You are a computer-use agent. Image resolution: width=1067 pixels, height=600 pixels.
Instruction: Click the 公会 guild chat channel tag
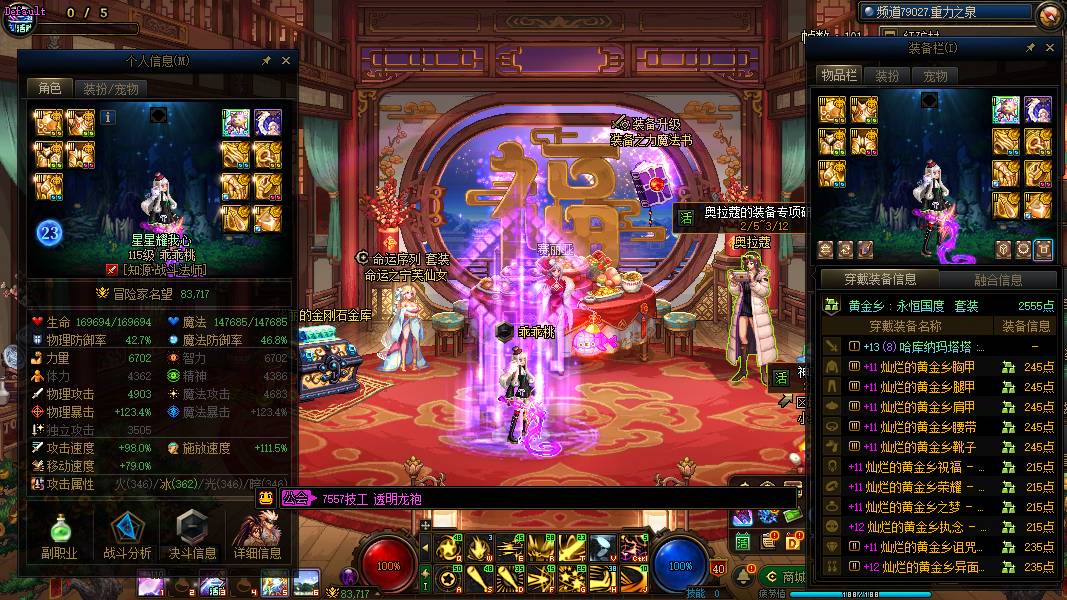(x=294, y=498)
